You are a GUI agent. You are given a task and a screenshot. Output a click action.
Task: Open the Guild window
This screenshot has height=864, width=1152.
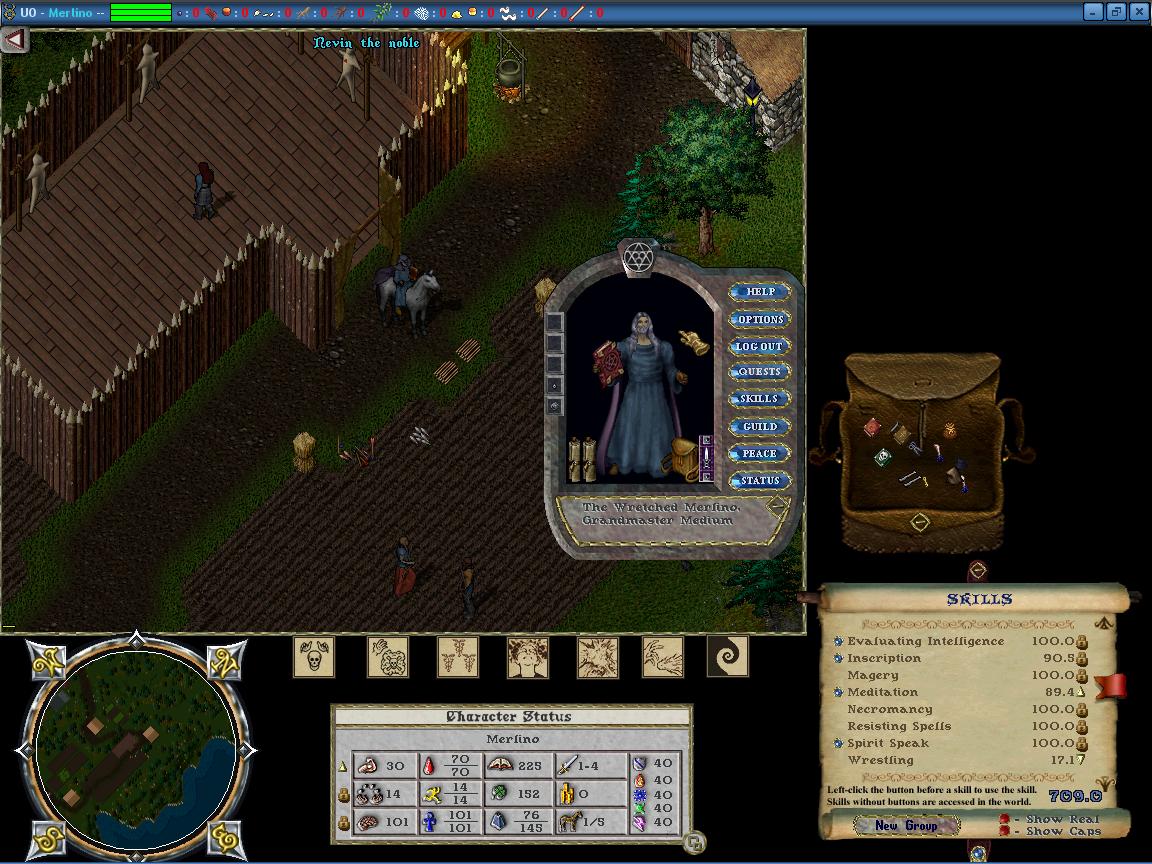point(760,426)
